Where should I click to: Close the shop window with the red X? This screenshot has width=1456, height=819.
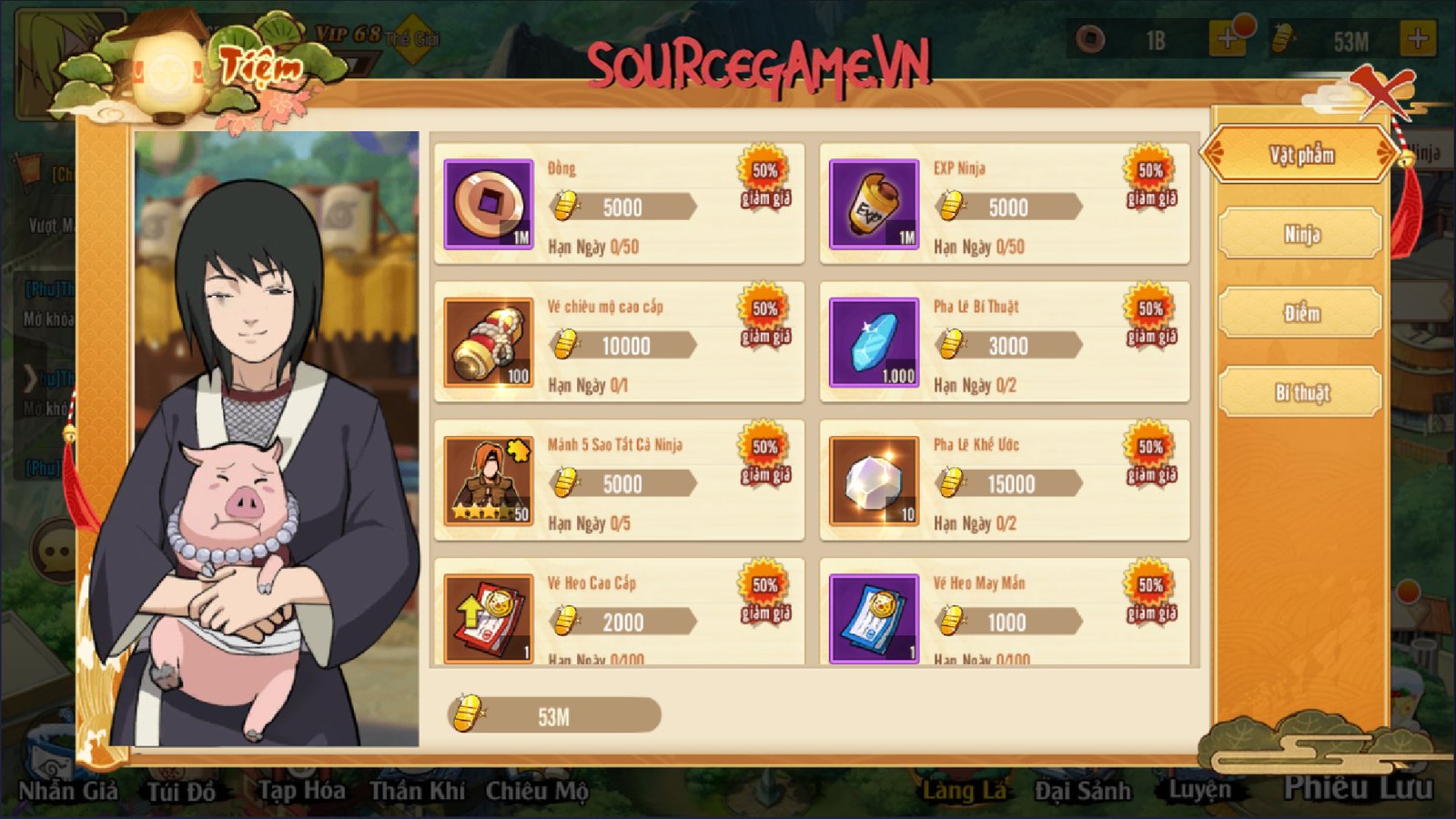(1383, 90)
